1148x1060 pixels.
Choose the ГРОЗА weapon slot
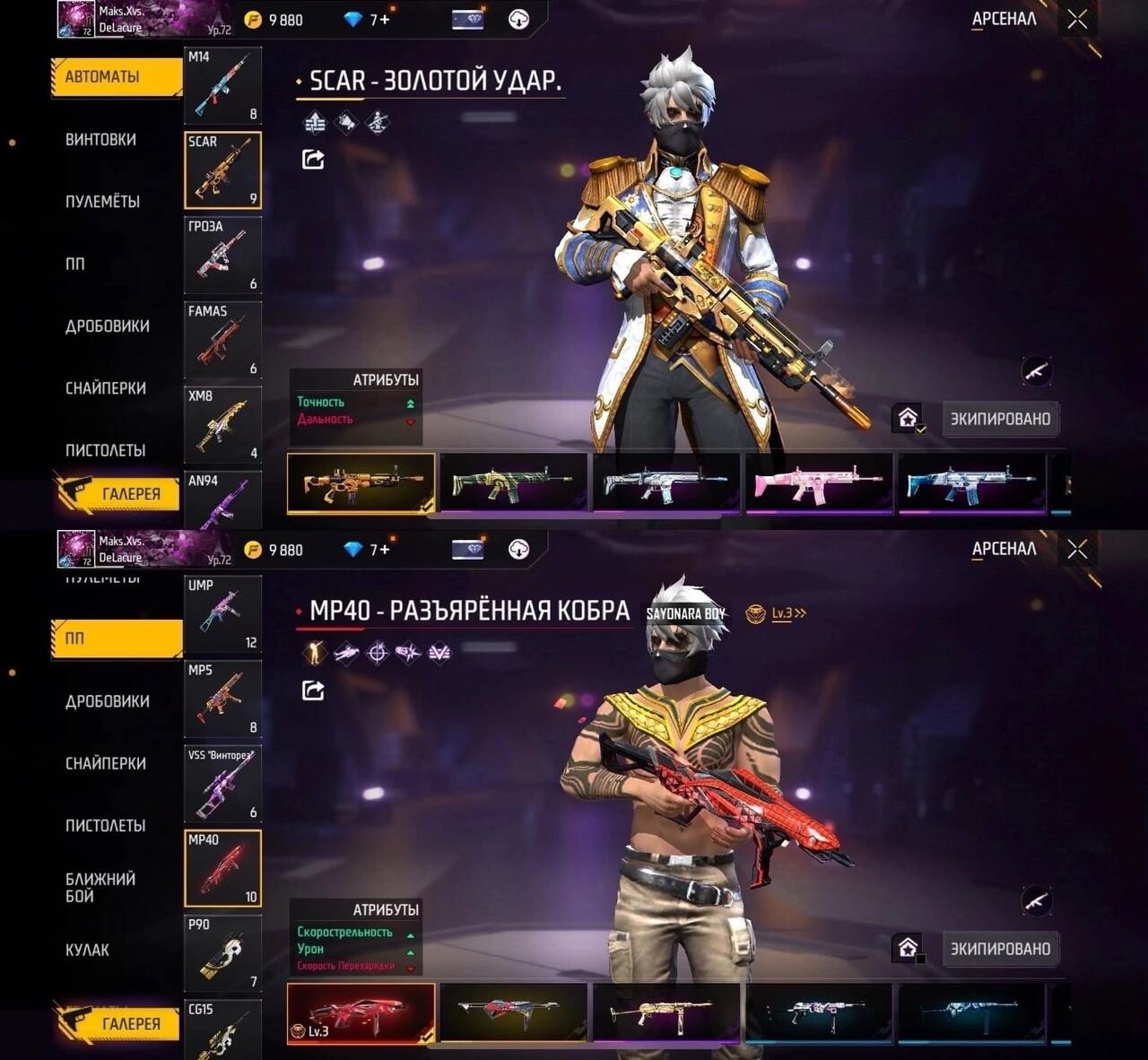coord(222,256)
